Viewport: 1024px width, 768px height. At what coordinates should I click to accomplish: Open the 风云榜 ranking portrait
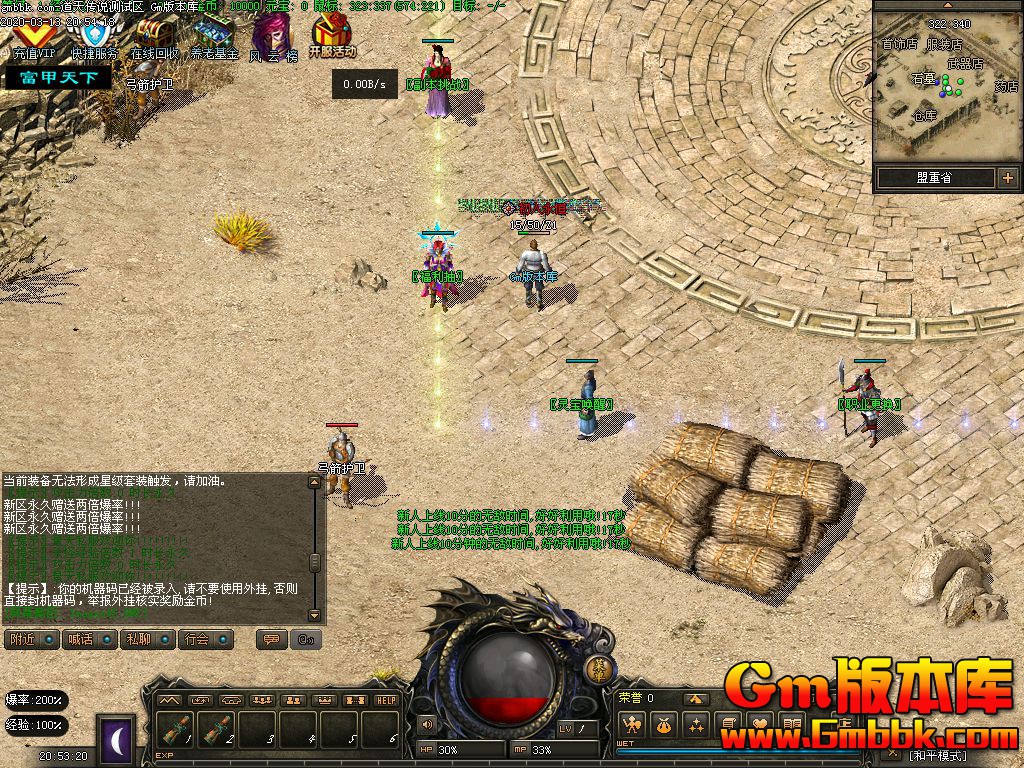272,36
